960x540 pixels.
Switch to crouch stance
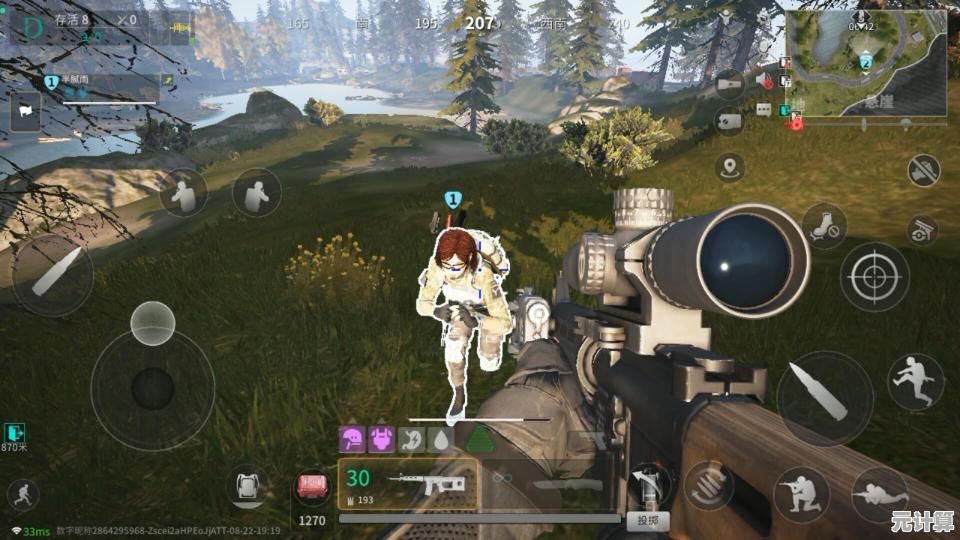coord(801,494)
